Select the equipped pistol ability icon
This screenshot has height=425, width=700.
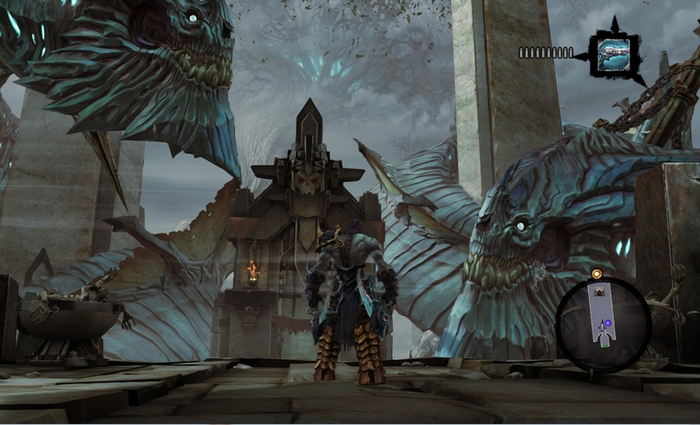click(x=613, y=53)
